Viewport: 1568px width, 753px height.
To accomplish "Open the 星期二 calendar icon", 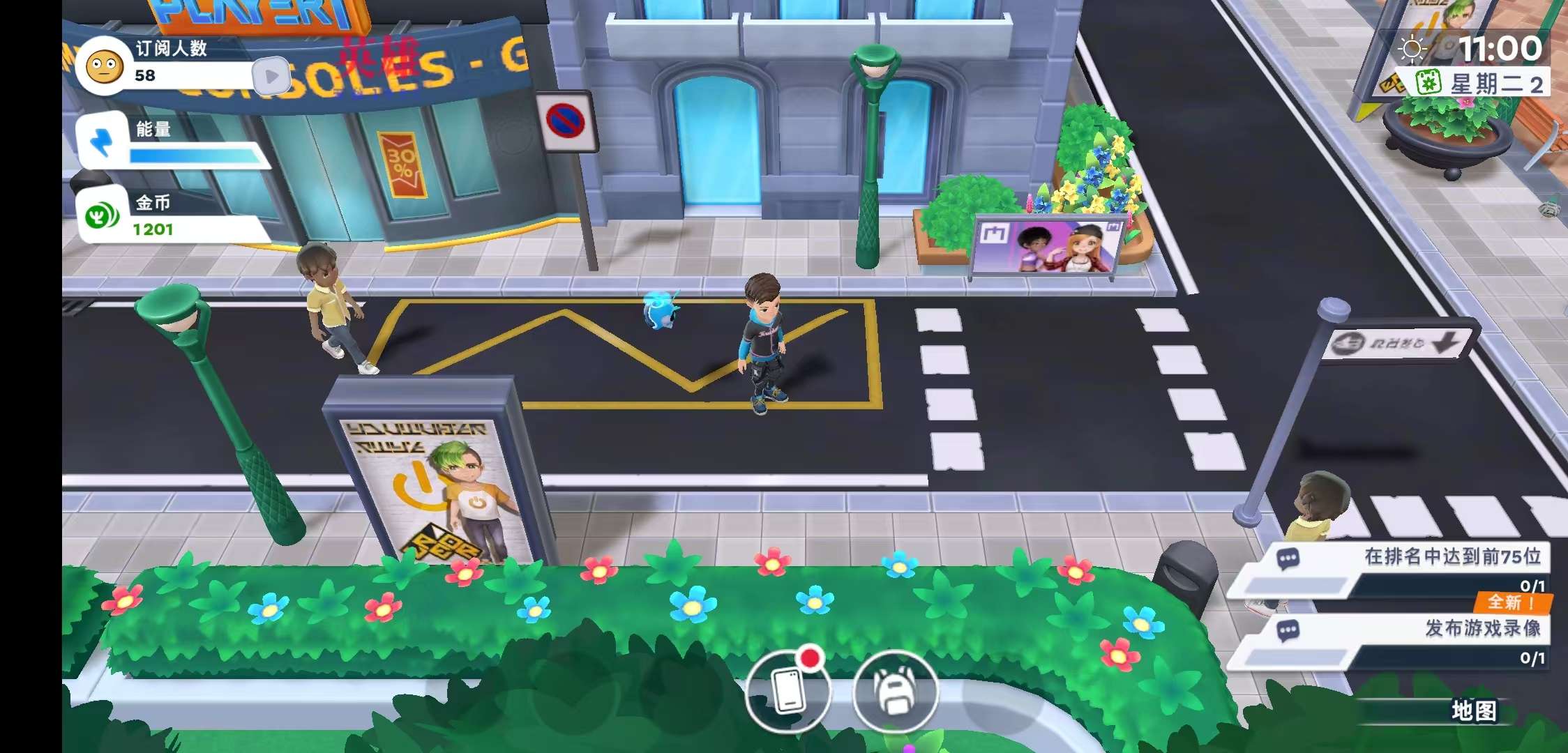I will tap(1428, 84).
